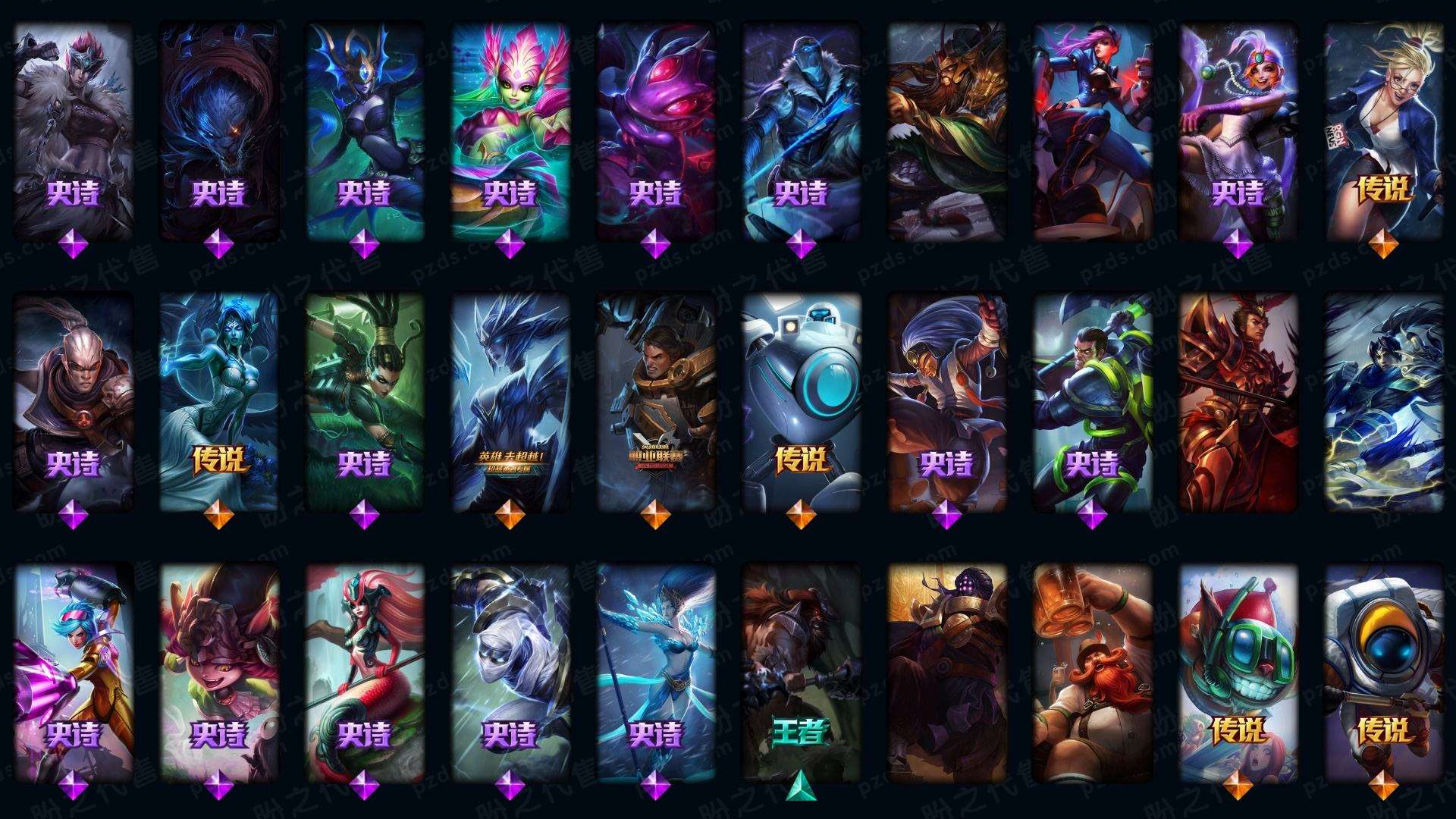
Task: Select the white robot with cyan chest
Action: pyautogui.click(x=801, y=402)
